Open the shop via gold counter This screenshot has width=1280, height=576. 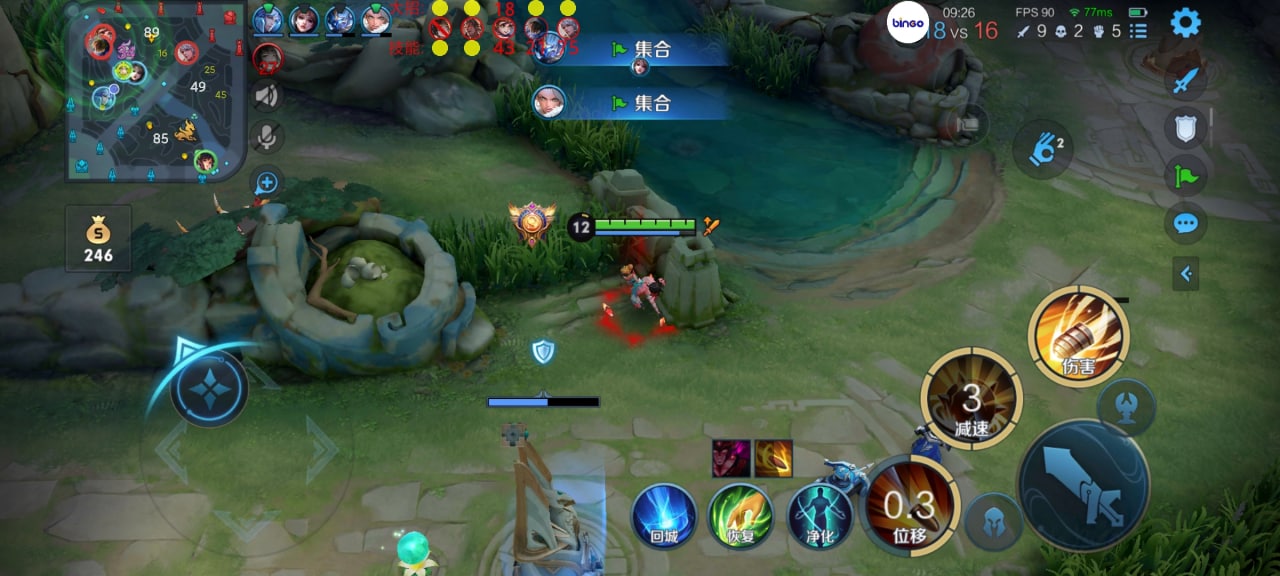98,240
